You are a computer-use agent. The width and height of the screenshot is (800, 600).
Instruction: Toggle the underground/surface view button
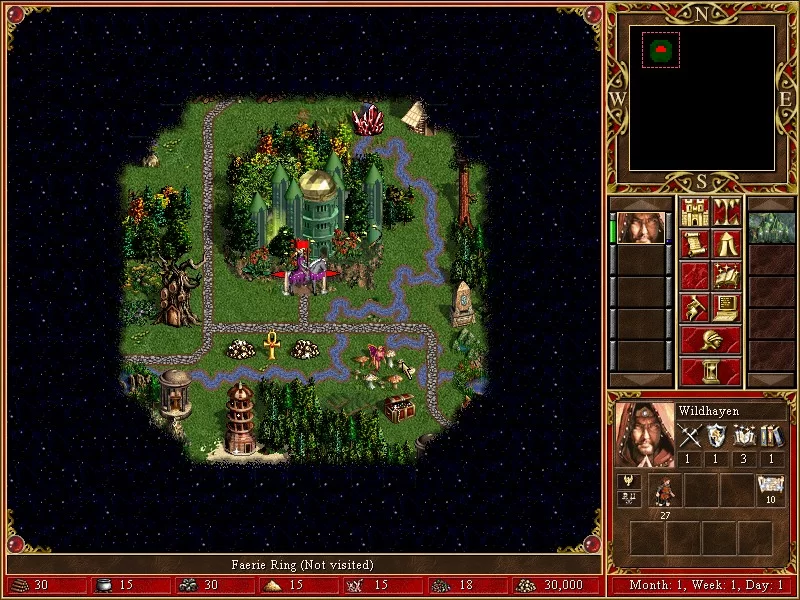(727, 212)
